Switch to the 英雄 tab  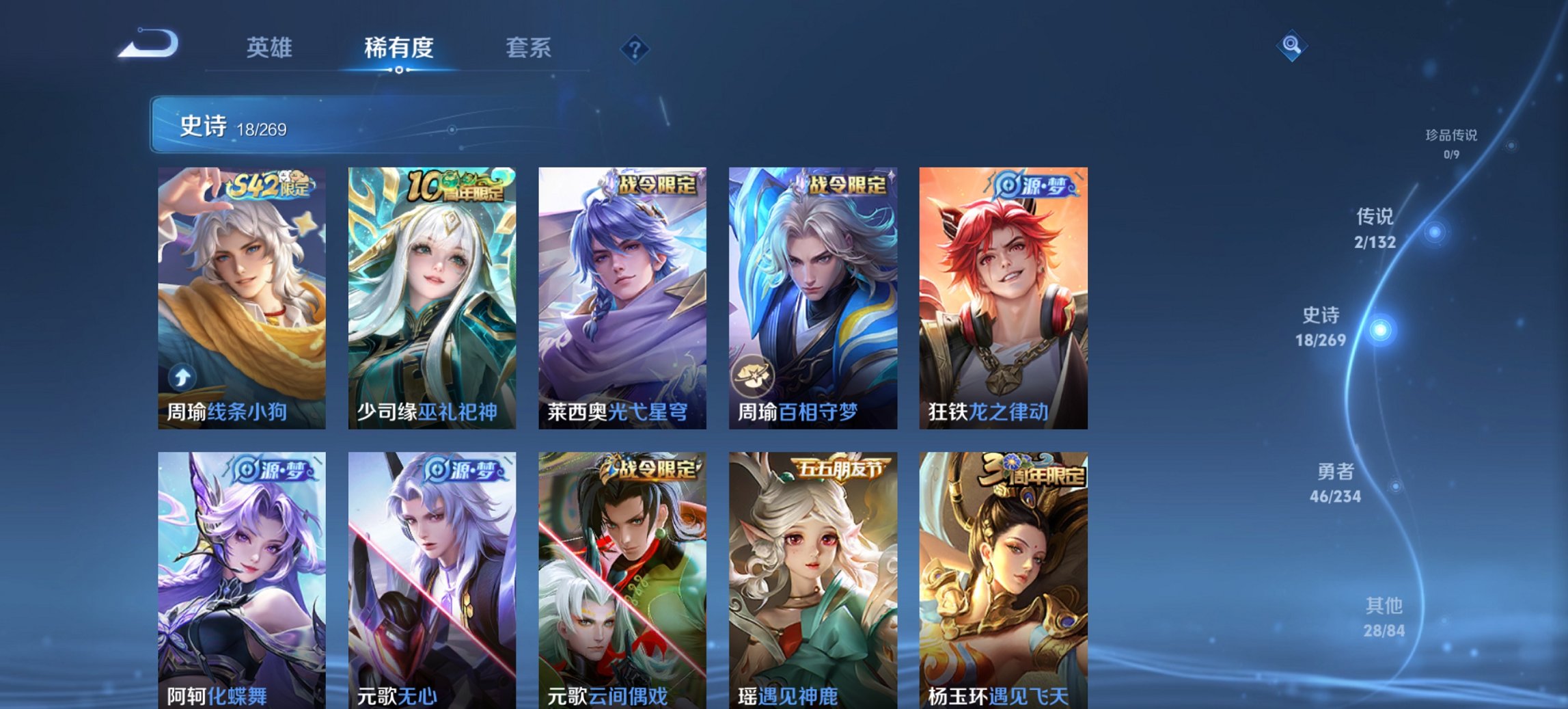(x=270, y=48)
